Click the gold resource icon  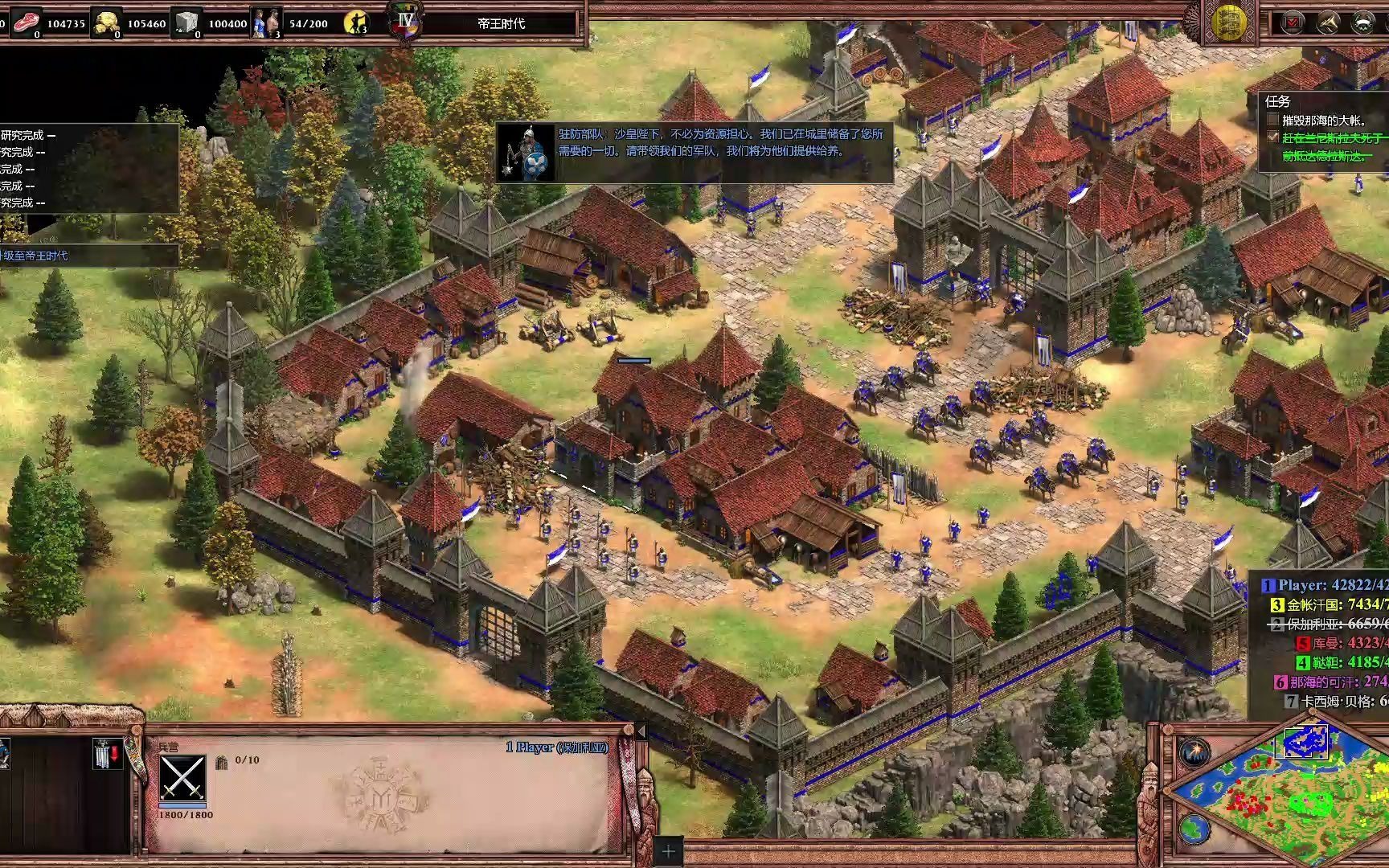[x=105, y=22]
